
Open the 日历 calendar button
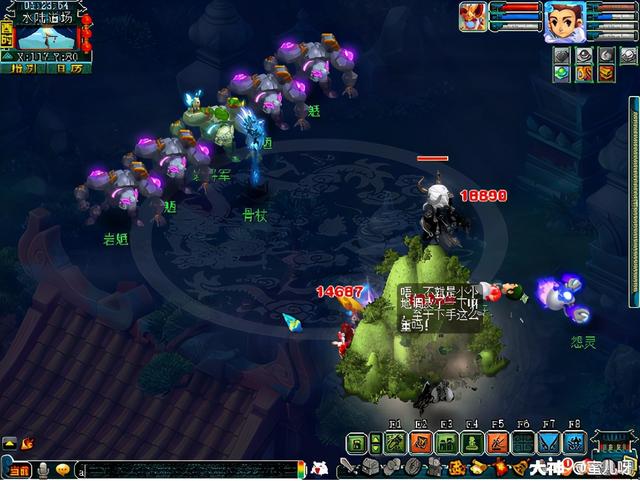point(68,68)
